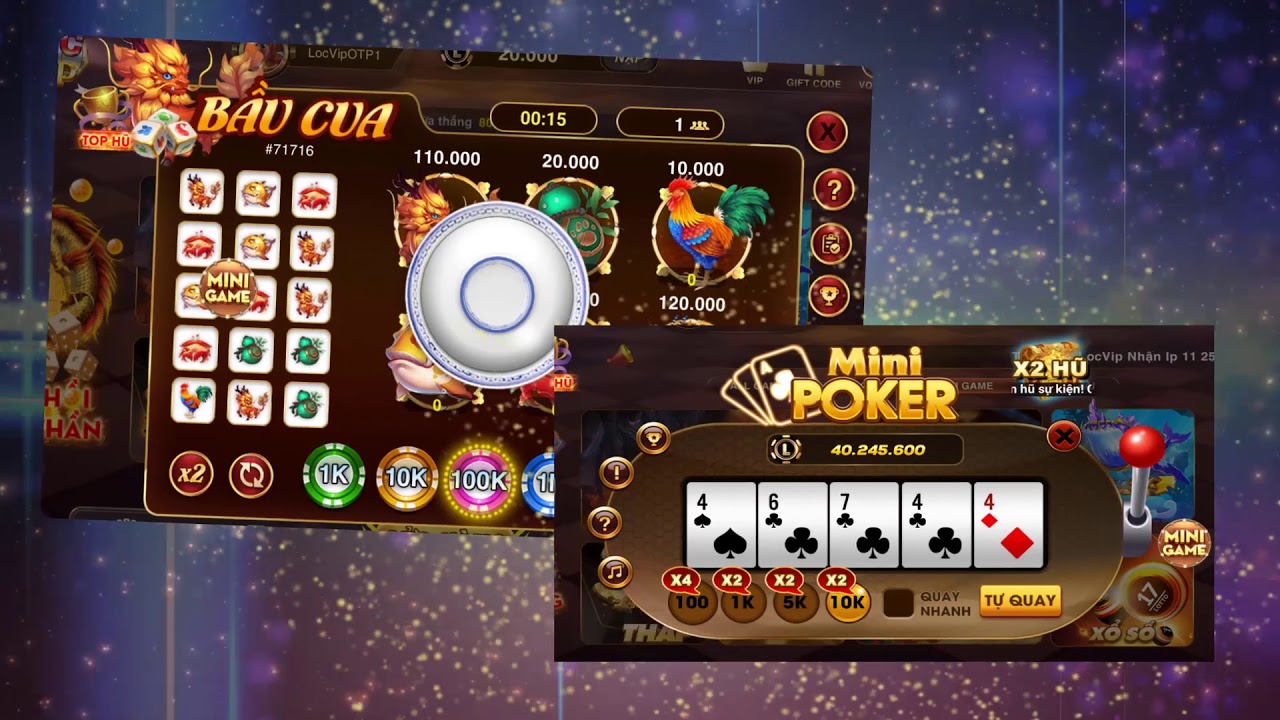Image resolution: width=1280 pixels, height=720 pixels.
Task: Select the 10K bet chip in Mini Poker
Action: coord(846,602)
